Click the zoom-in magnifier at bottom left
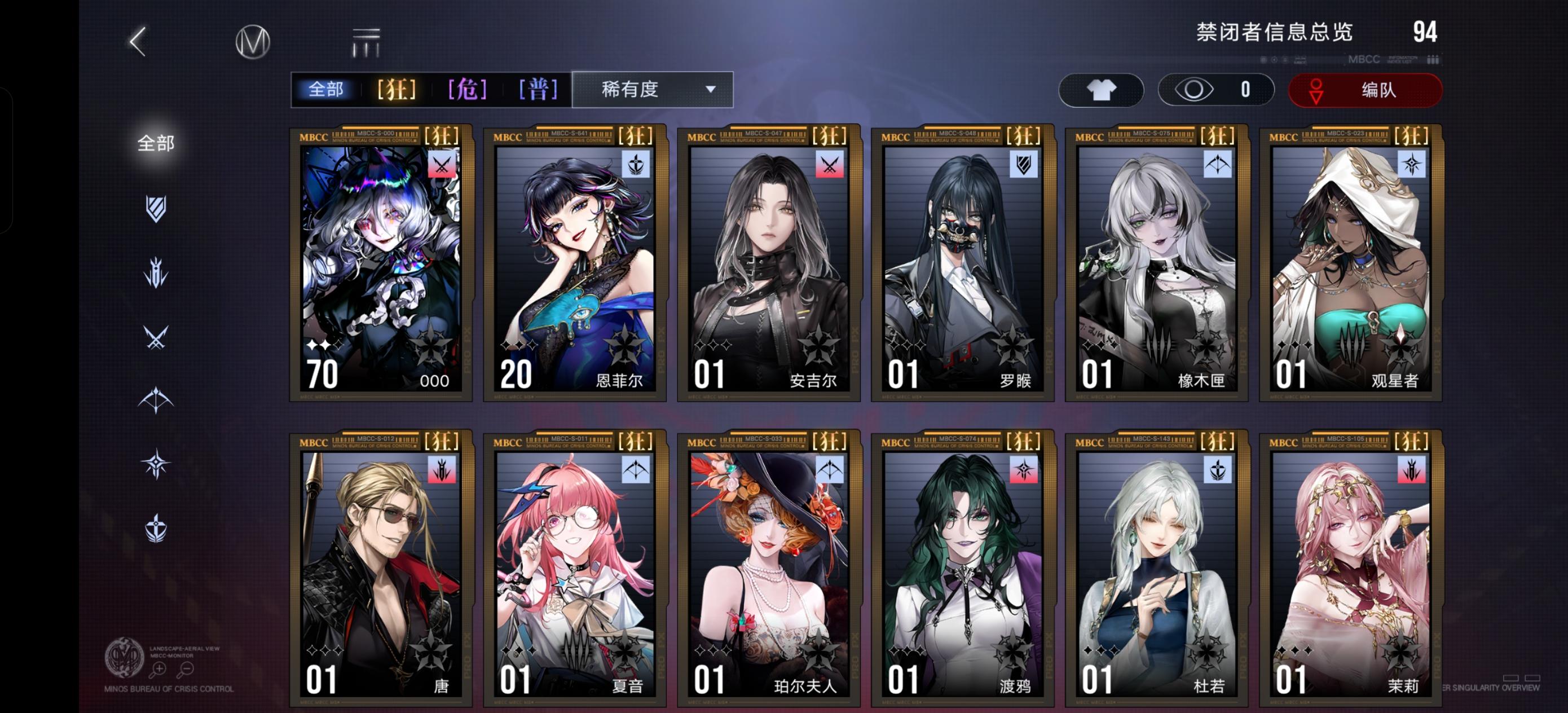Screen dimensions: 1568x713 point(160,670)
